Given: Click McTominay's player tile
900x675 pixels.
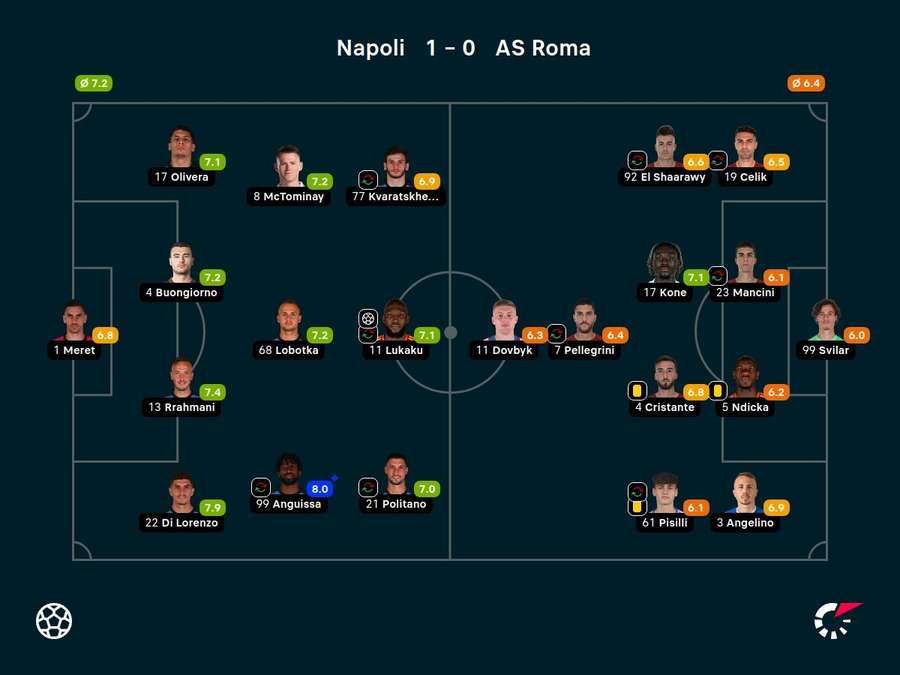Looking at the screenshot, I should point(289,168).
